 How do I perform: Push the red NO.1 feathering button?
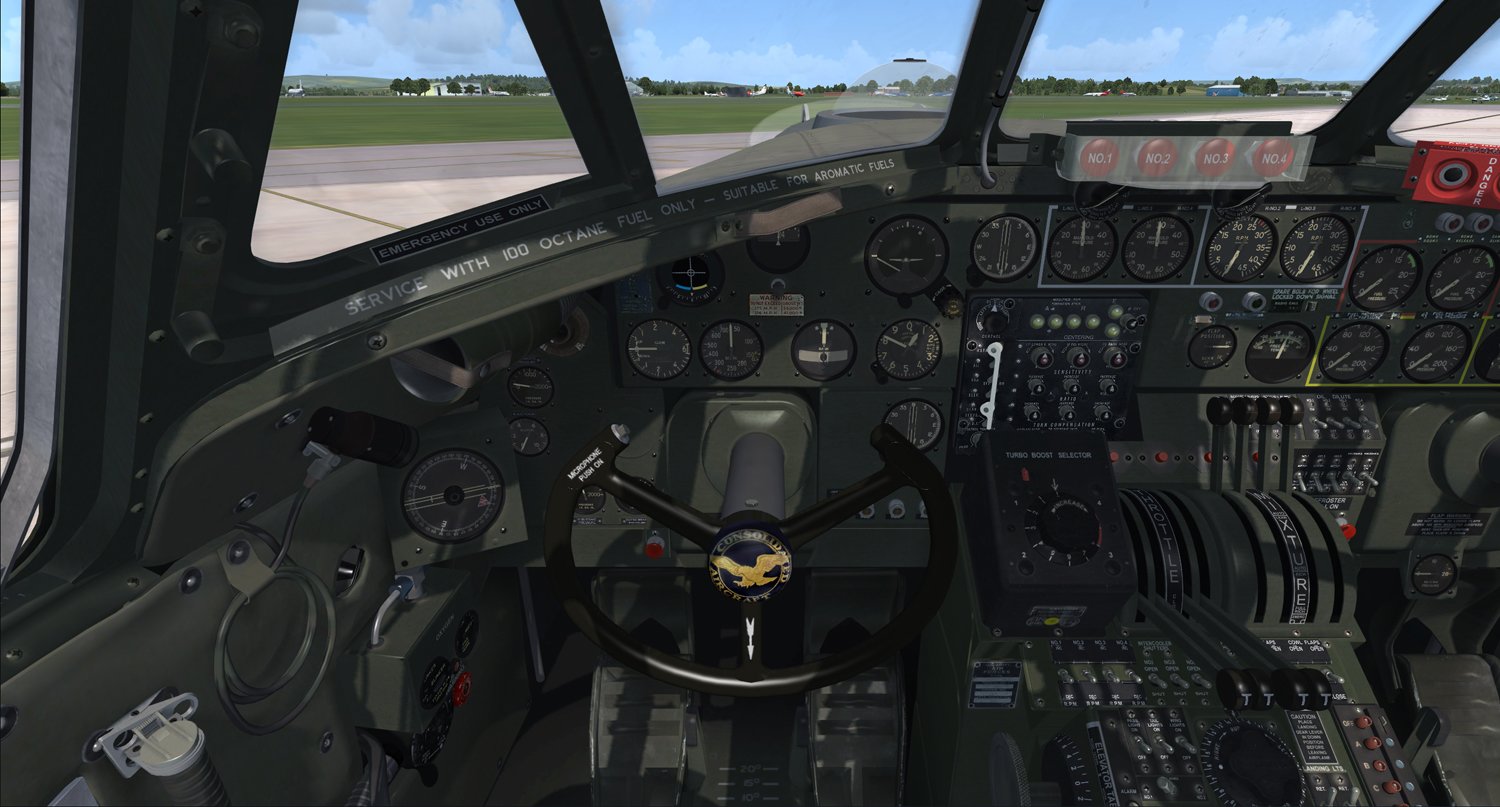pos(1099,158)
